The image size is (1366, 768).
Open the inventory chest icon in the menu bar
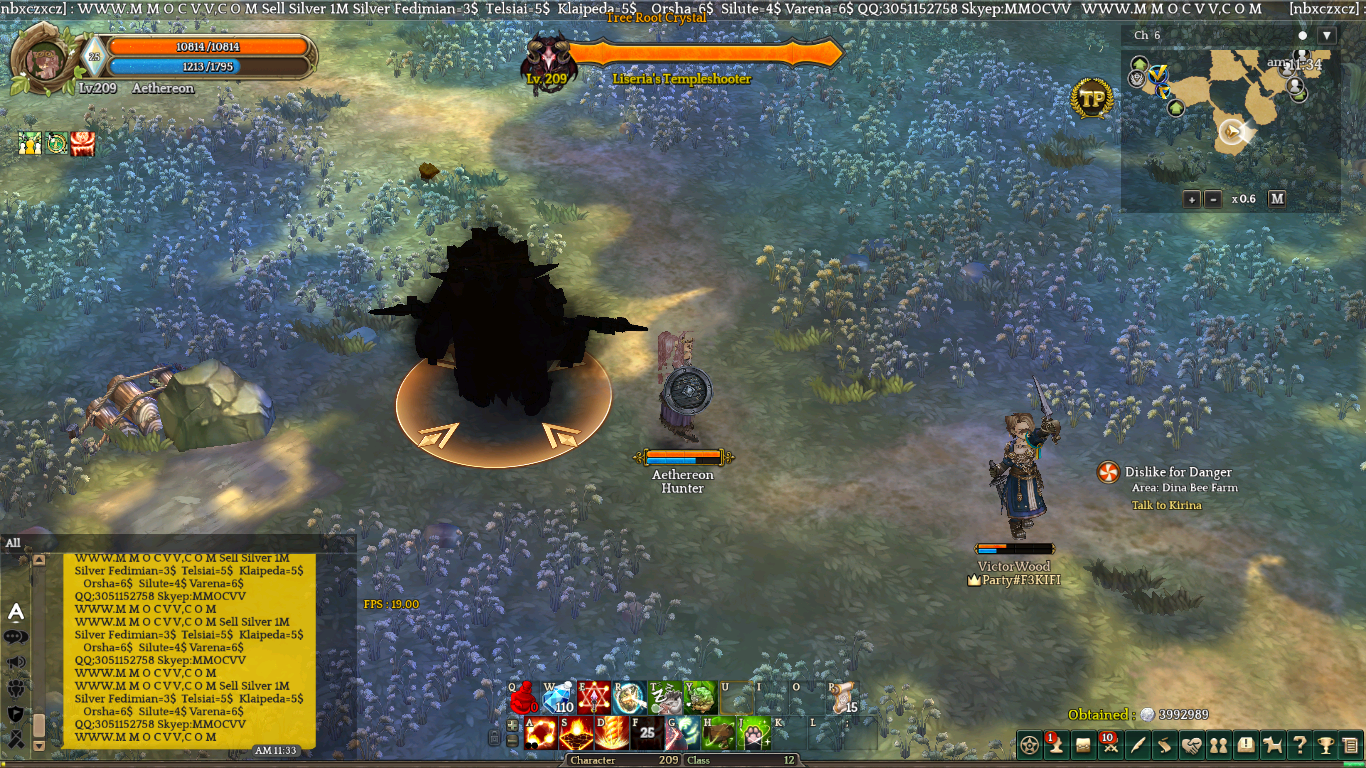tap(1082, 745)
